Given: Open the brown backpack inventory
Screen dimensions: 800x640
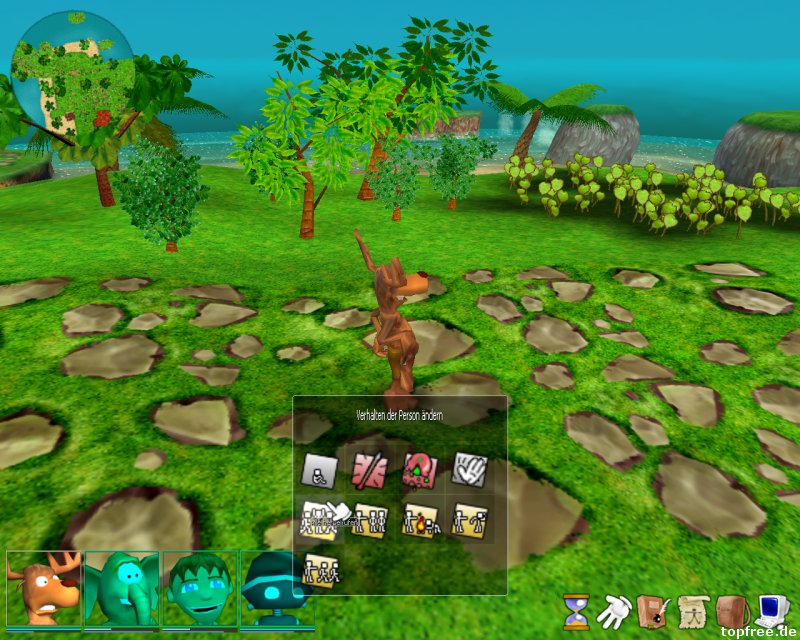Looking at the screenshot, I should tap(733, 609).
